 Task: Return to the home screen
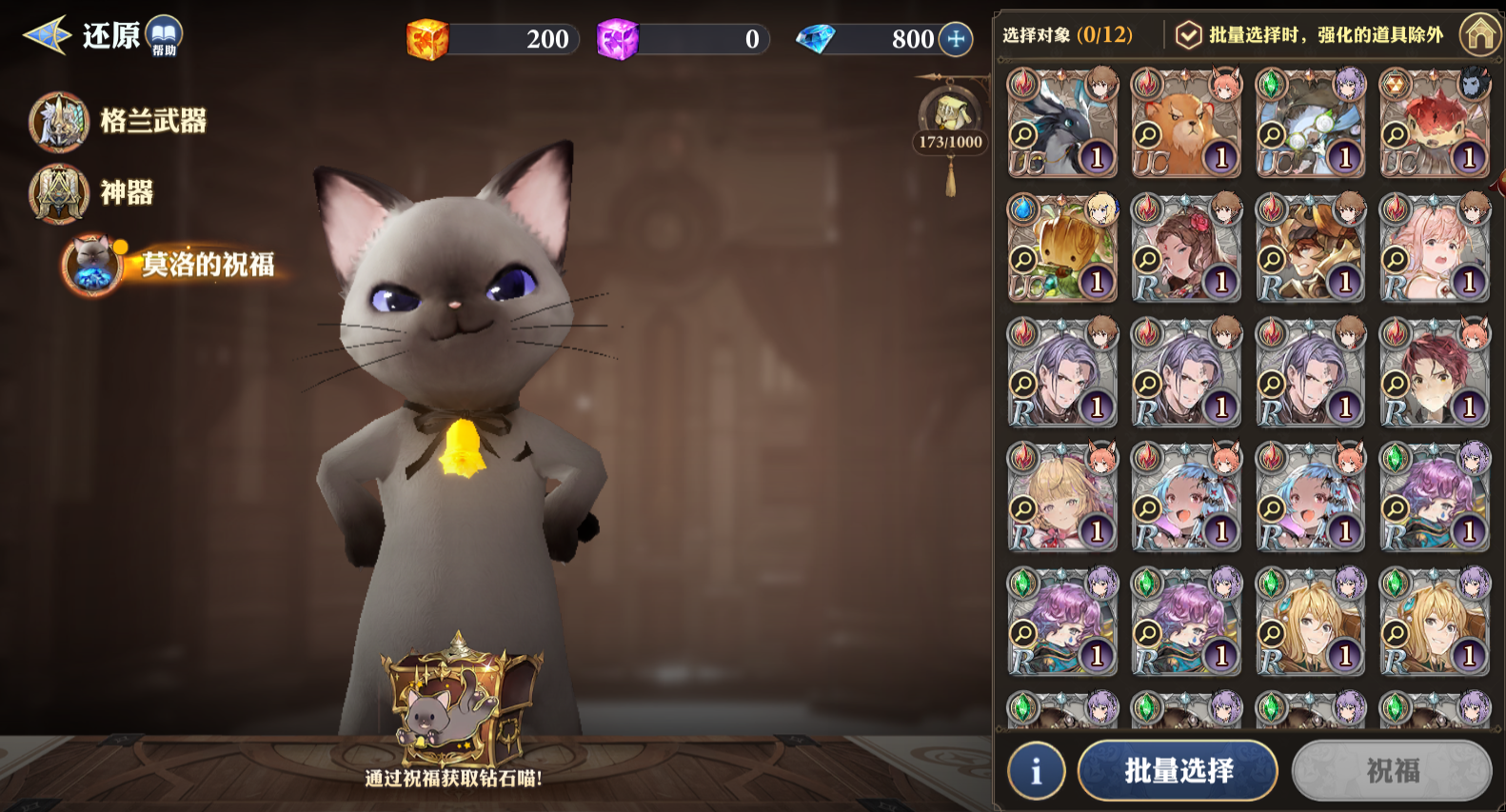coord(1480,35)
